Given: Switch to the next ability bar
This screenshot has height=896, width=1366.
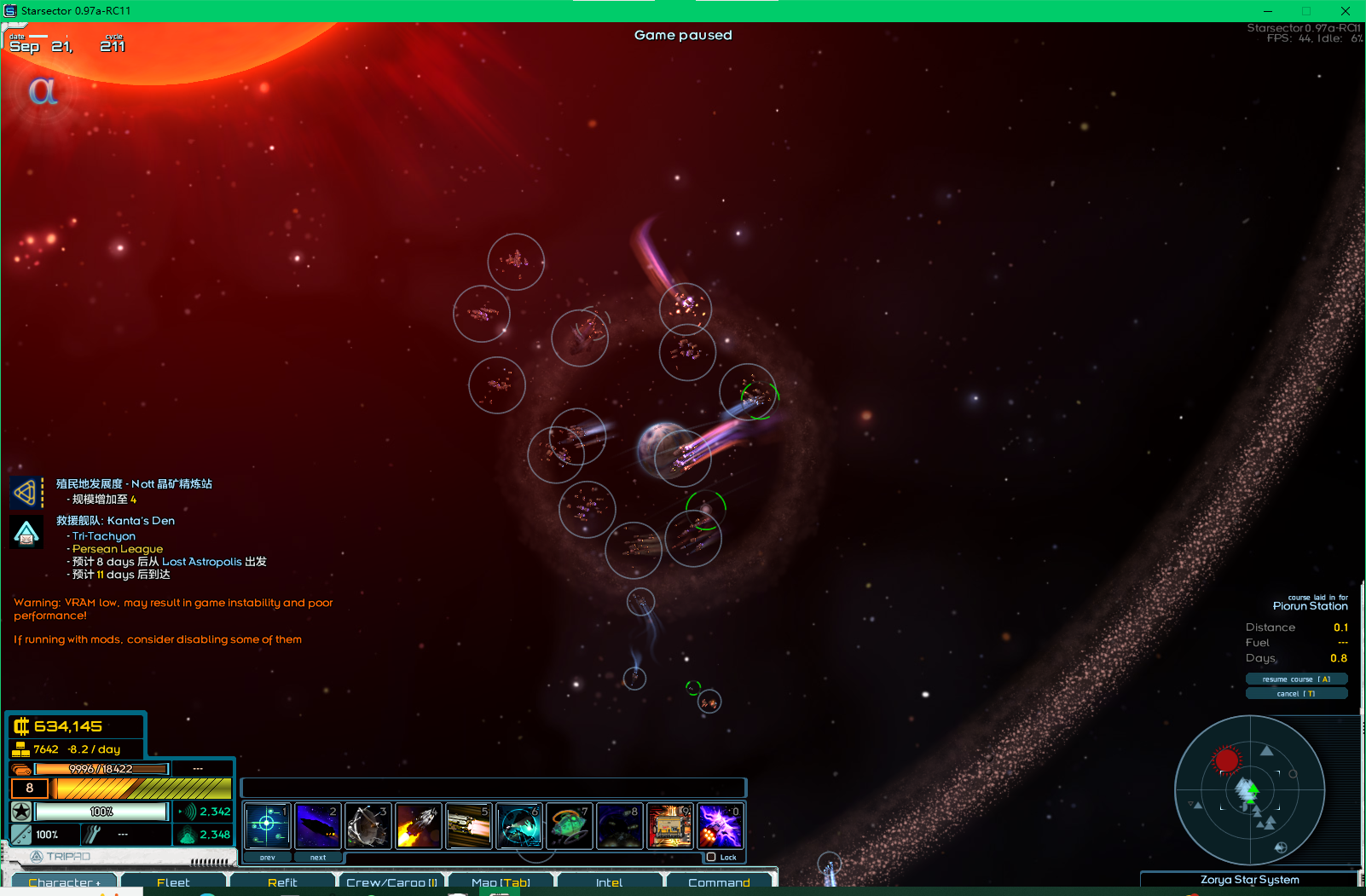Looking at the screenshot, I should pyautogui.click(x=318, y=858).
